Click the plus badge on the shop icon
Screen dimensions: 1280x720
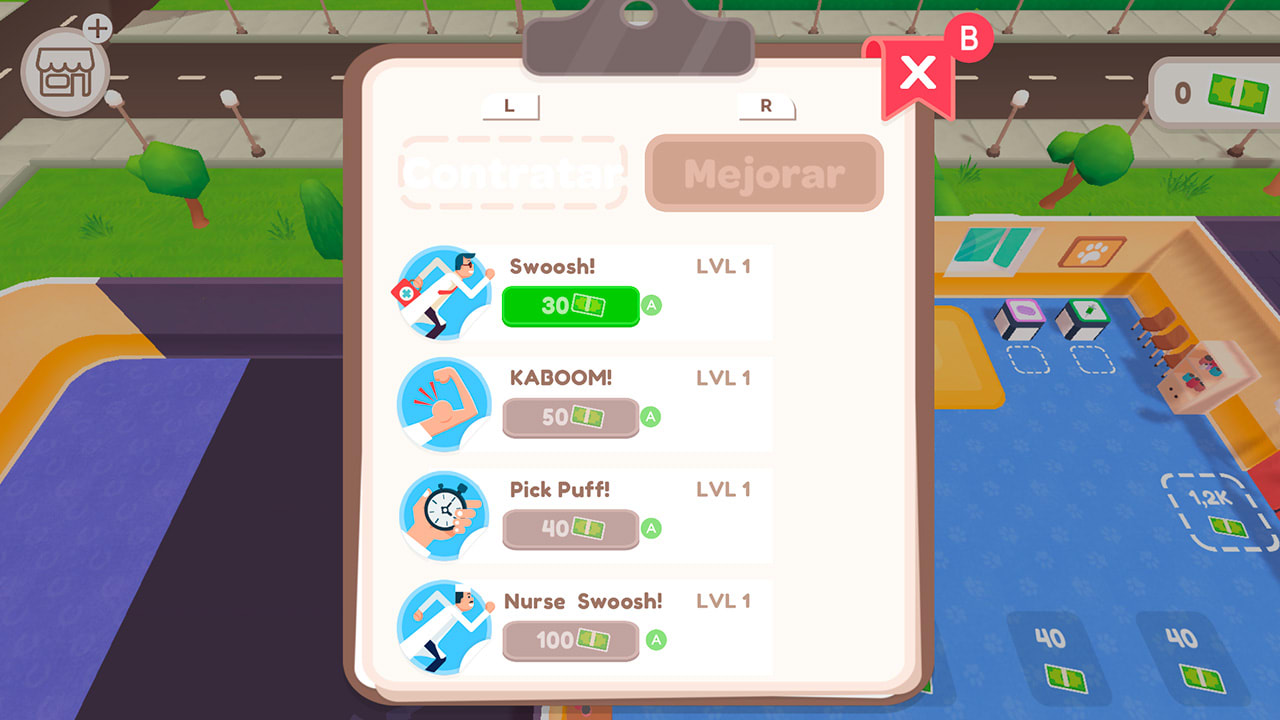click(x=97, y=26)
